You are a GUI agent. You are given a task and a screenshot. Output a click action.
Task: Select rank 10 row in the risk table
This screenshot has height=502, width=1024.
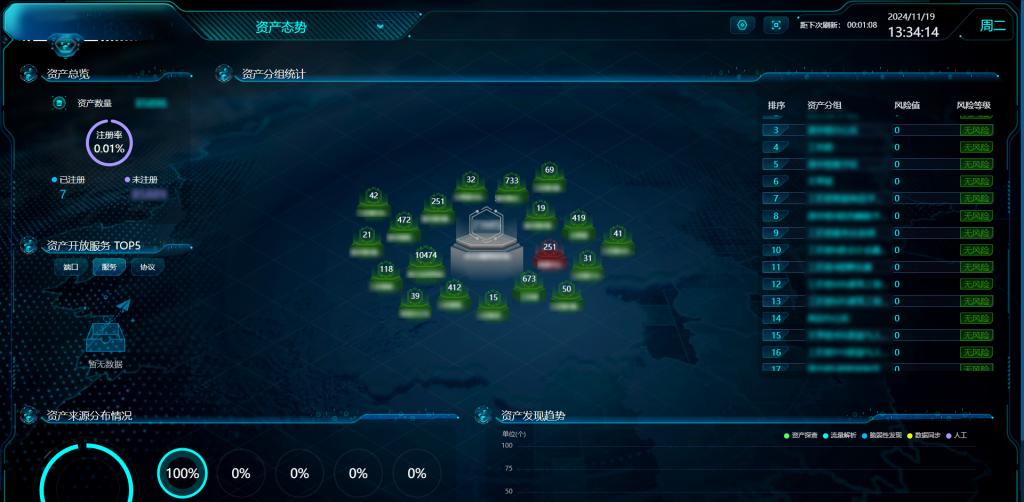point(880,250)
